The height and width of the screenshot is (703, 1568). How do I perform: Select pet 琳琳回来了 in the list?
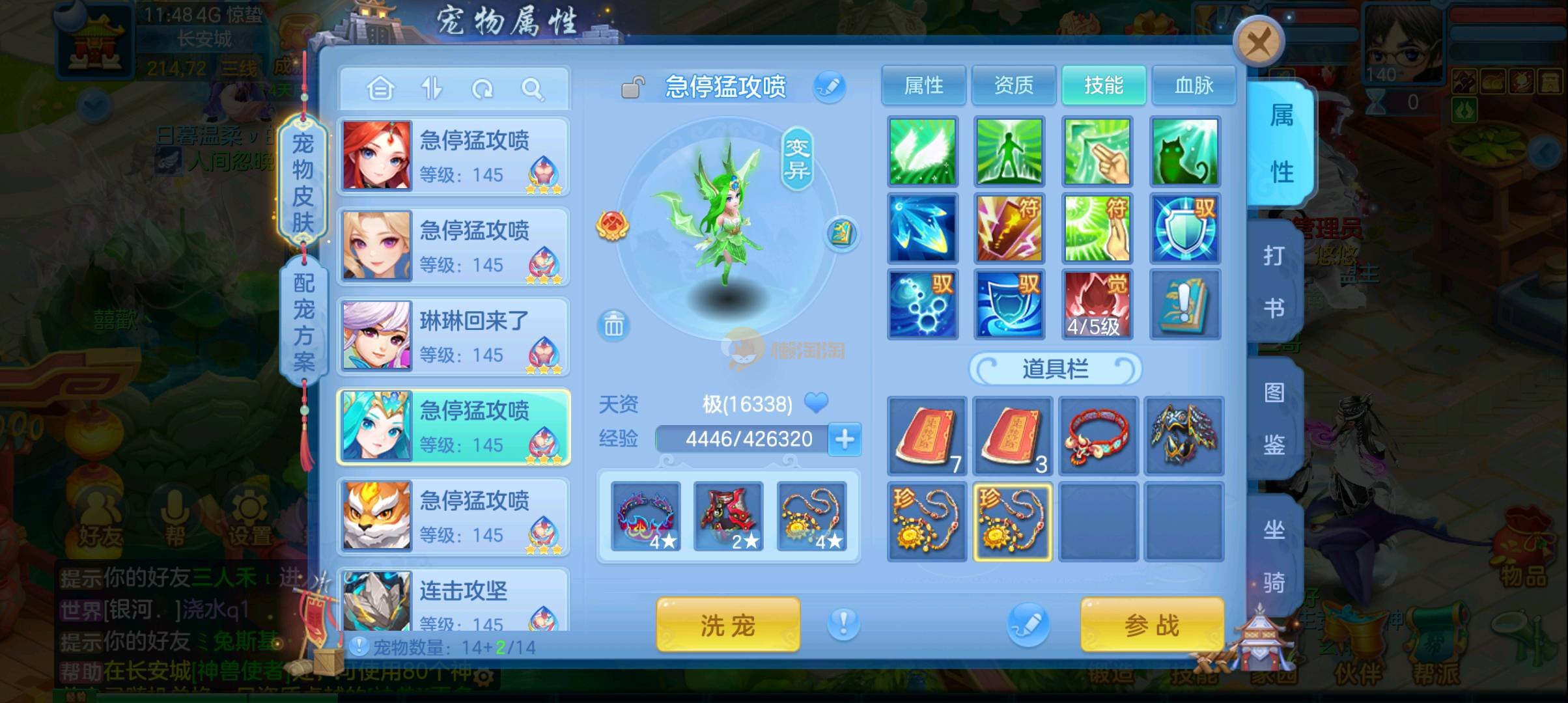(454, 337)
